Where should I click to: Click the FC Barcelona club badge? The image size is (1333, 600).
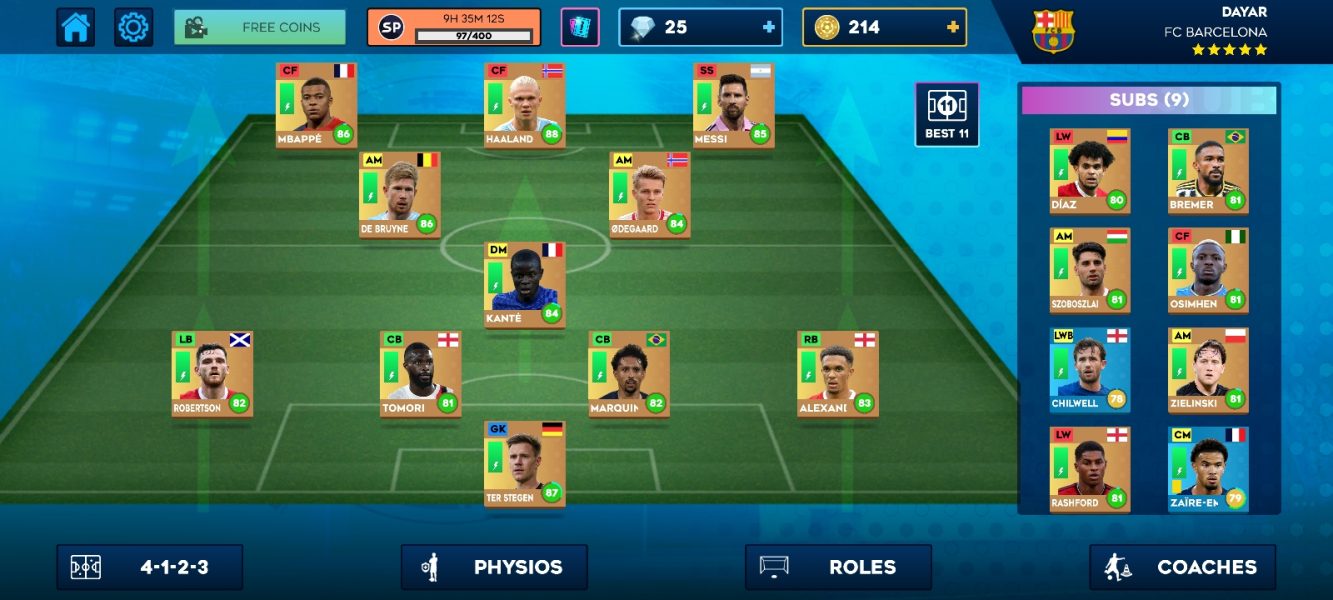1052,32
